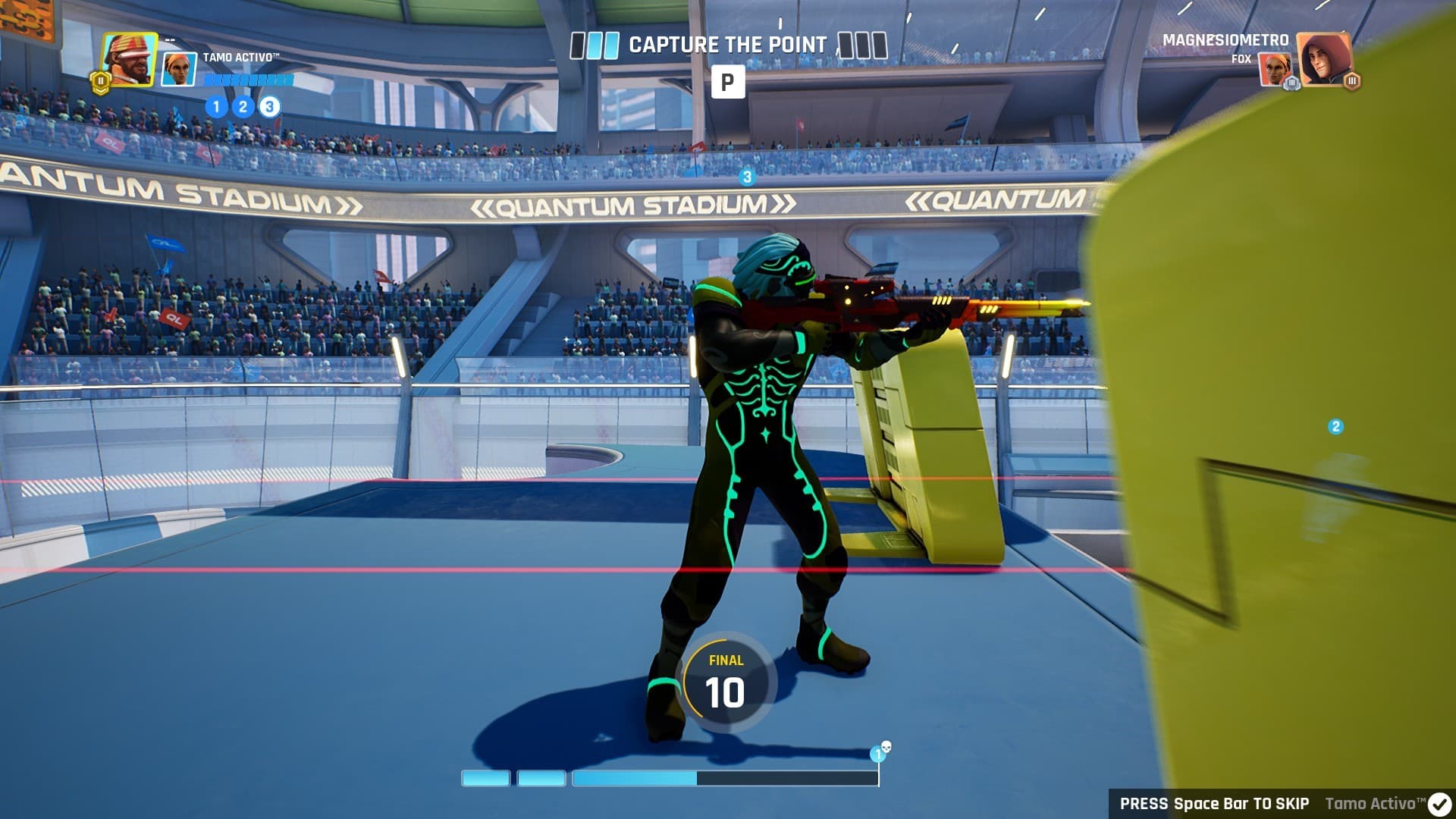This screenshot has height=819, width=1456.
Task: Click the checkmark beside Tamo Activo
Action: pos(1439,804)
